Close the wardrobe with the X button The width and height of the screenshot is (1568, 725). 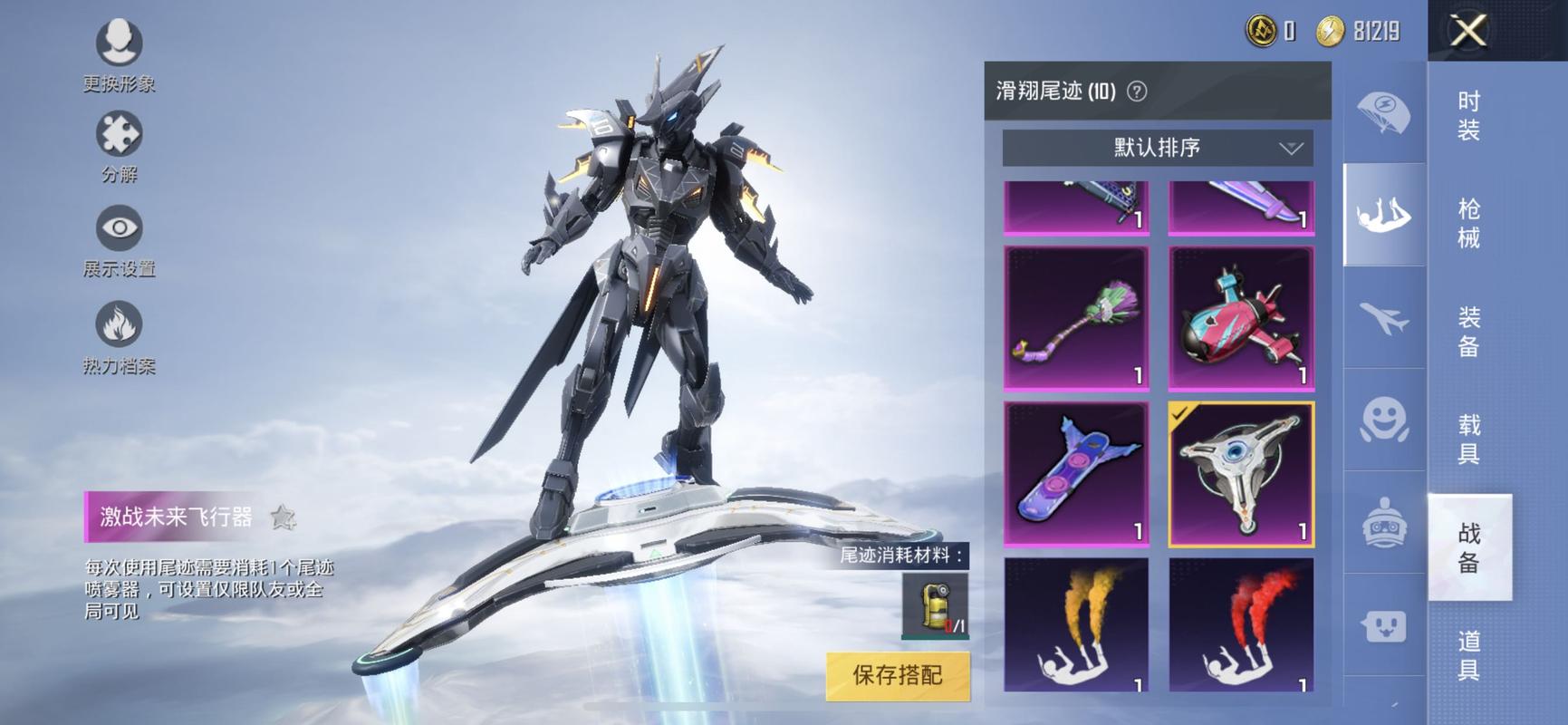pyautogui.click(x=1468, y=32)
